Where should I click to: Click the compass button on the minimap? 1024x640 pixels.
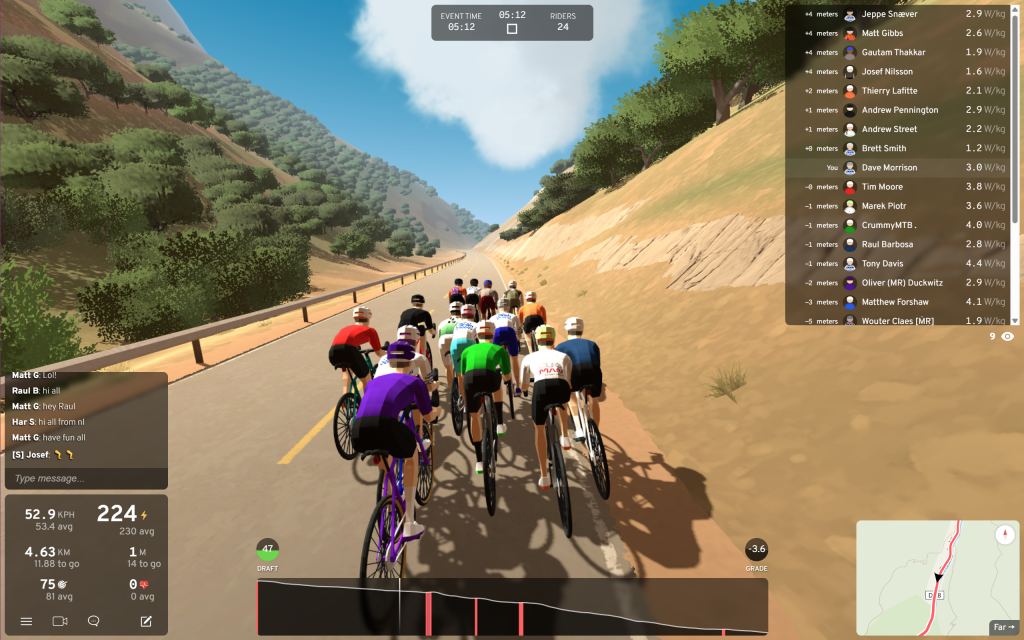click(1004, 535)
